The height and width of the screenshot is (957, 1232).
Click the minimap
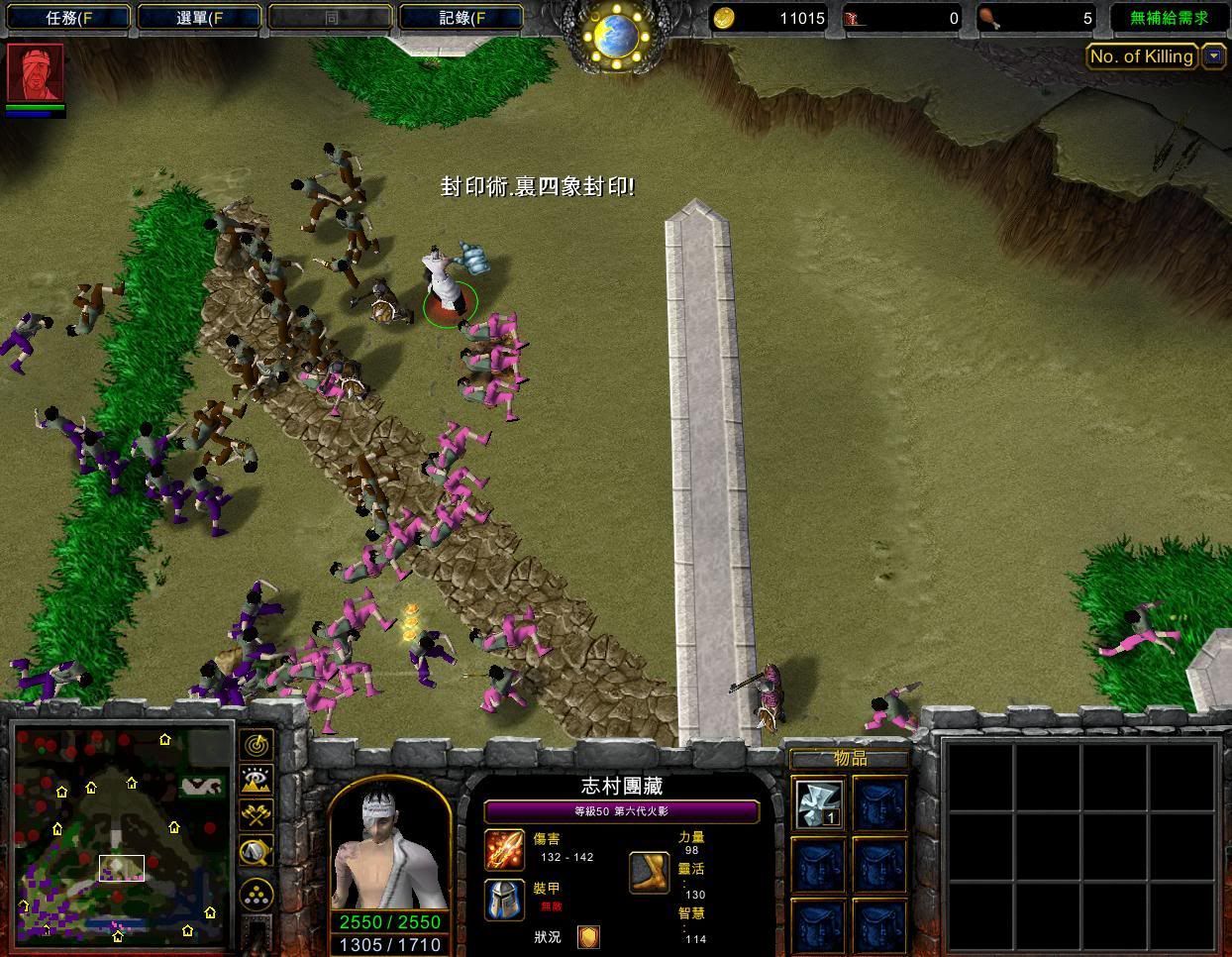[x=121, y=834]
